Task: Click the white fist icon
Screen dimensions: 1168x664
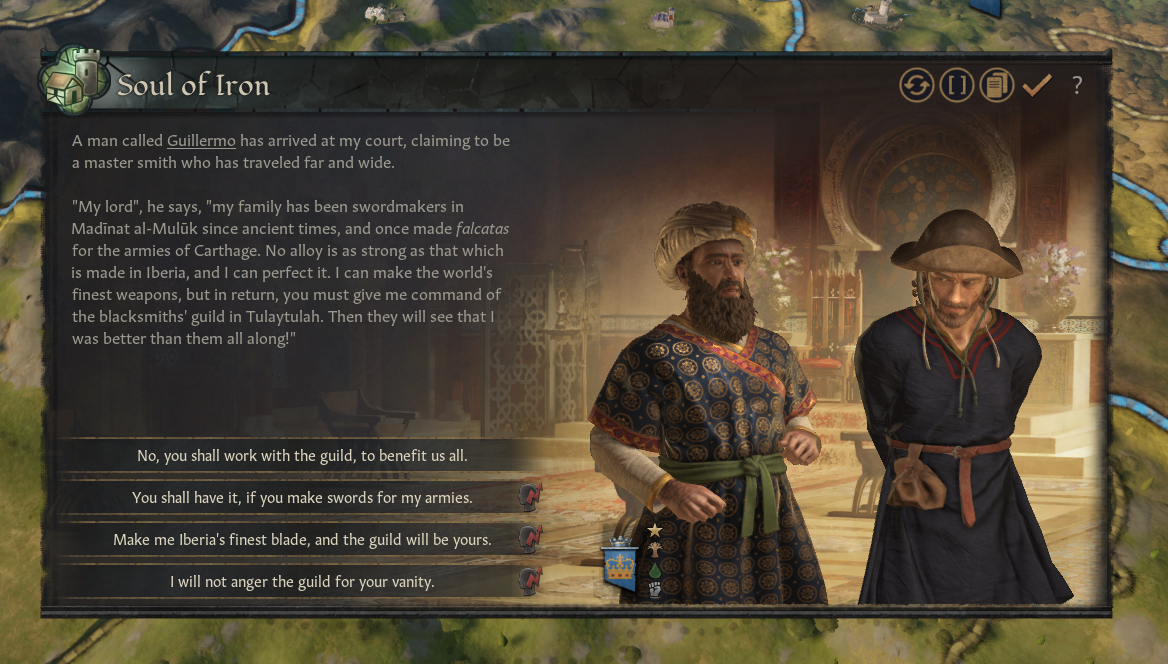Action: click(x=655, y=590)
